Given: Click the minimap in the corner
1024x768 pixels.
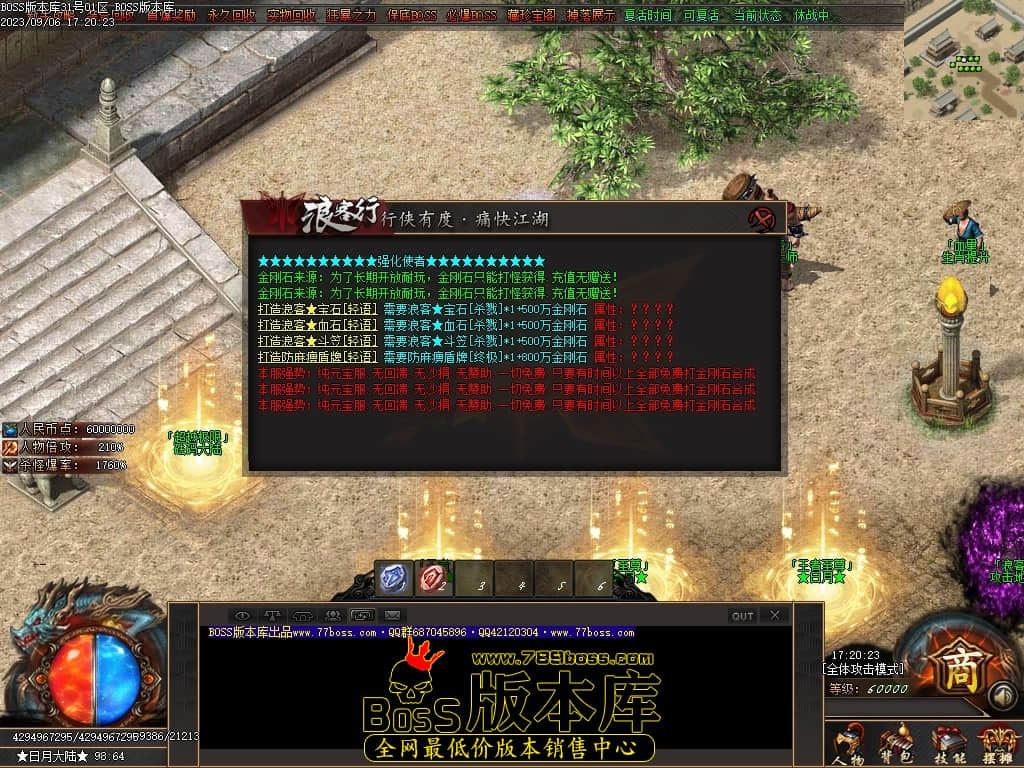Looking at the screenshot, I should [x=962, y=60].
